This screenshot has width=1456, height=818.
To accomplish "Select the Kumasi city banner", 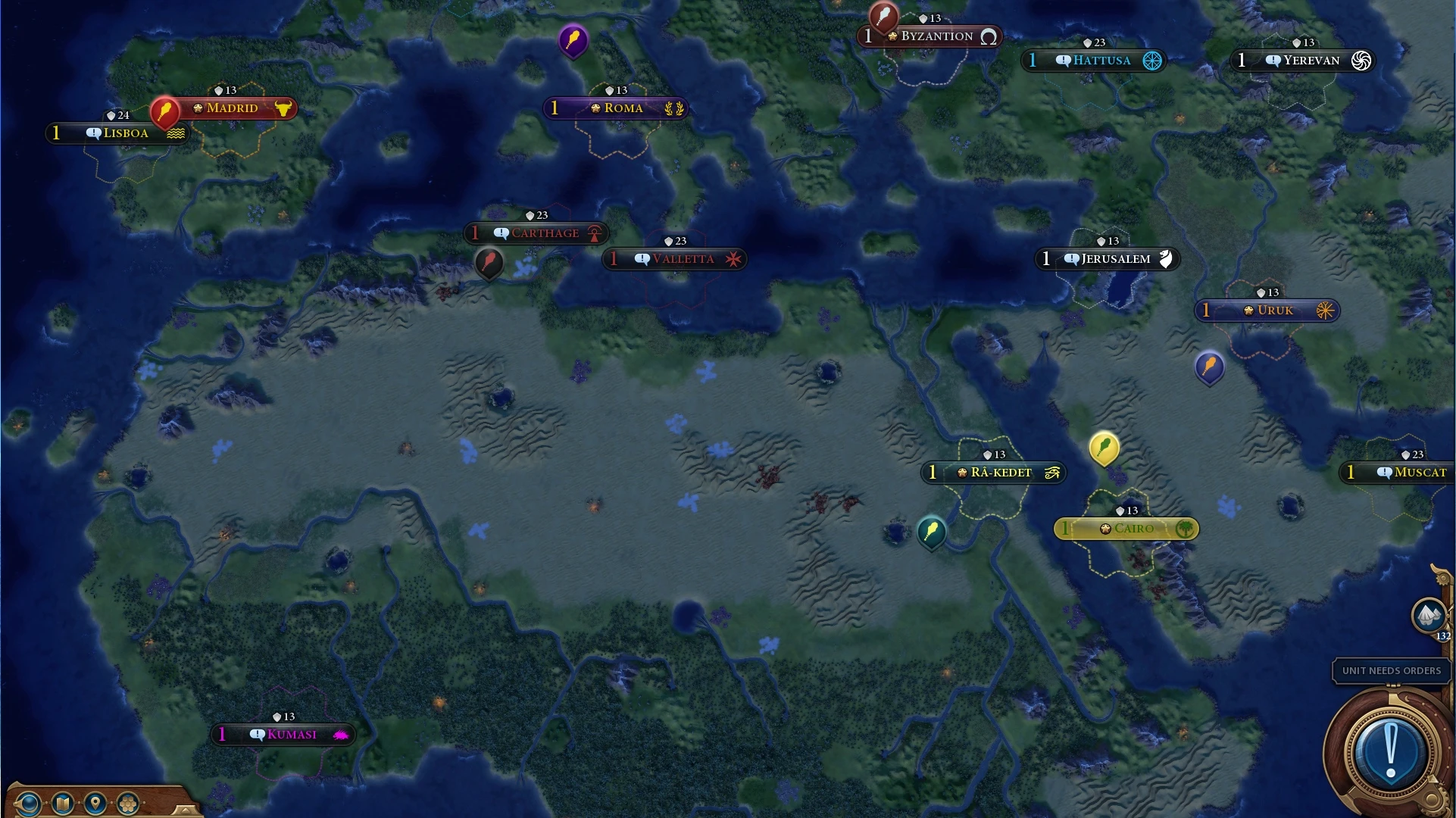I will tap(283, 733).
